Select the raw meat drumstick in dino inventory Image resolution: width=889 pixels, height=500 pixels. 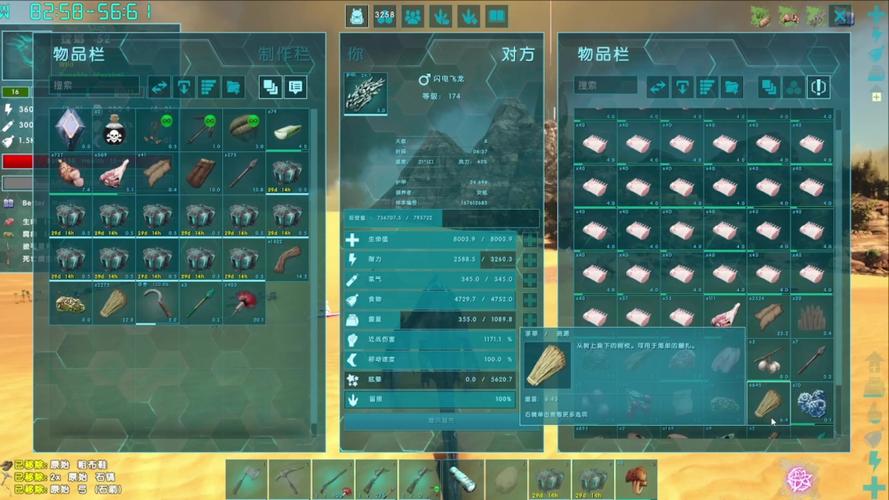pos(725,316)
